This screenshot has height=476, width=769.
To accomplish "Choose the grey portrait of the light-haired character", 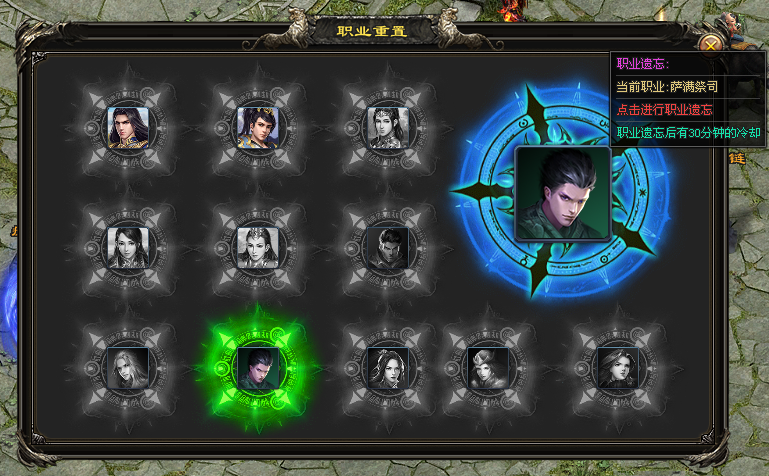I will tap(128, 367).
